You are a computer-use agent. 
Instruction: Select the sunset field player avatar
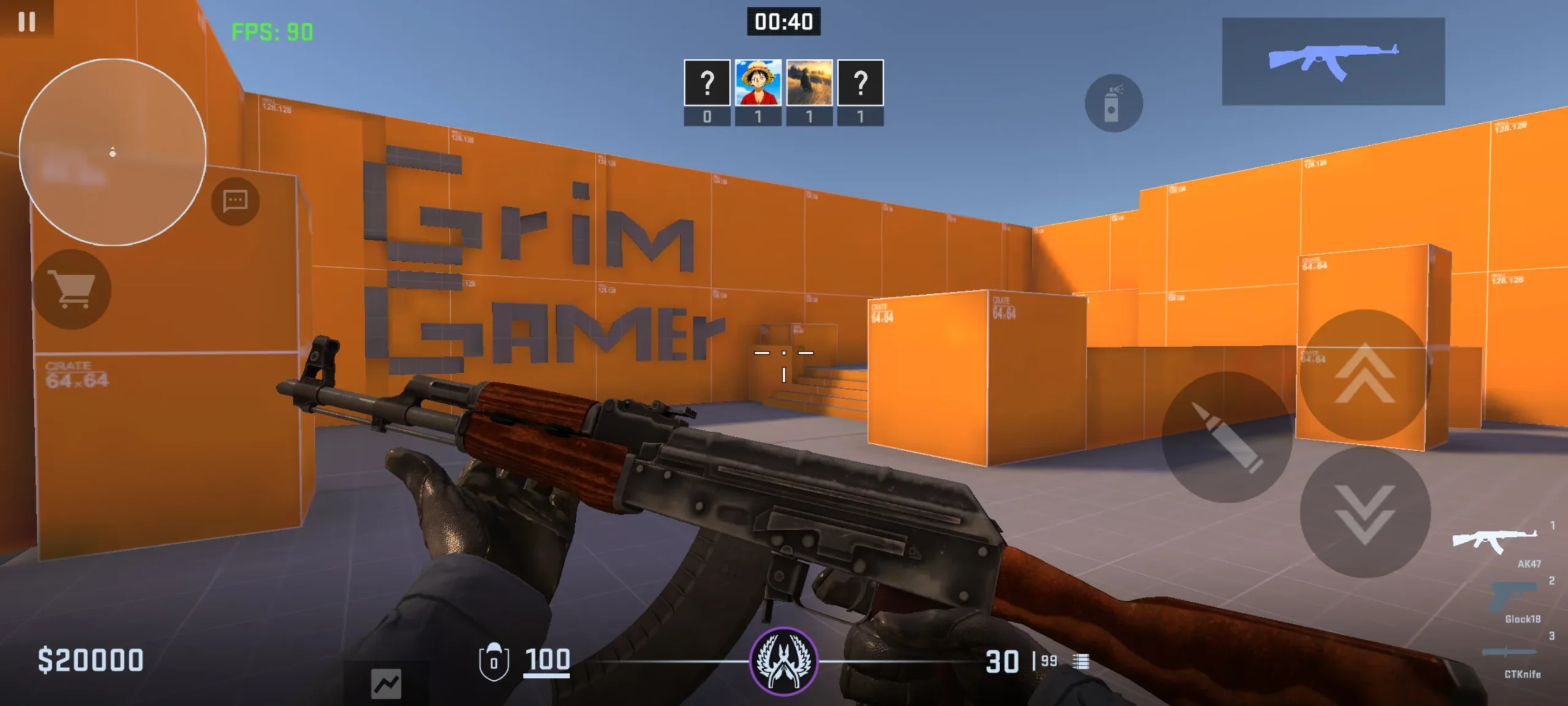809,83
